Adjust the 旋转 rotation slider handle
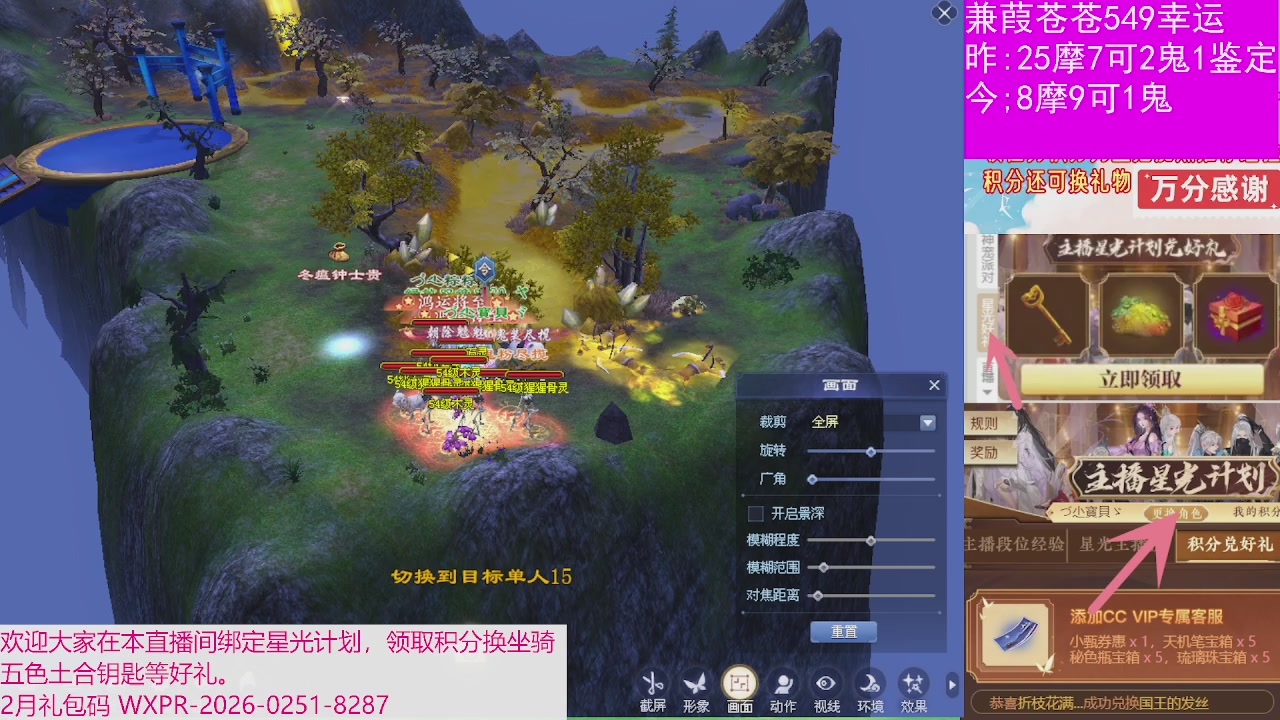Screen dimensions: 1280x720 click(869, 451)
